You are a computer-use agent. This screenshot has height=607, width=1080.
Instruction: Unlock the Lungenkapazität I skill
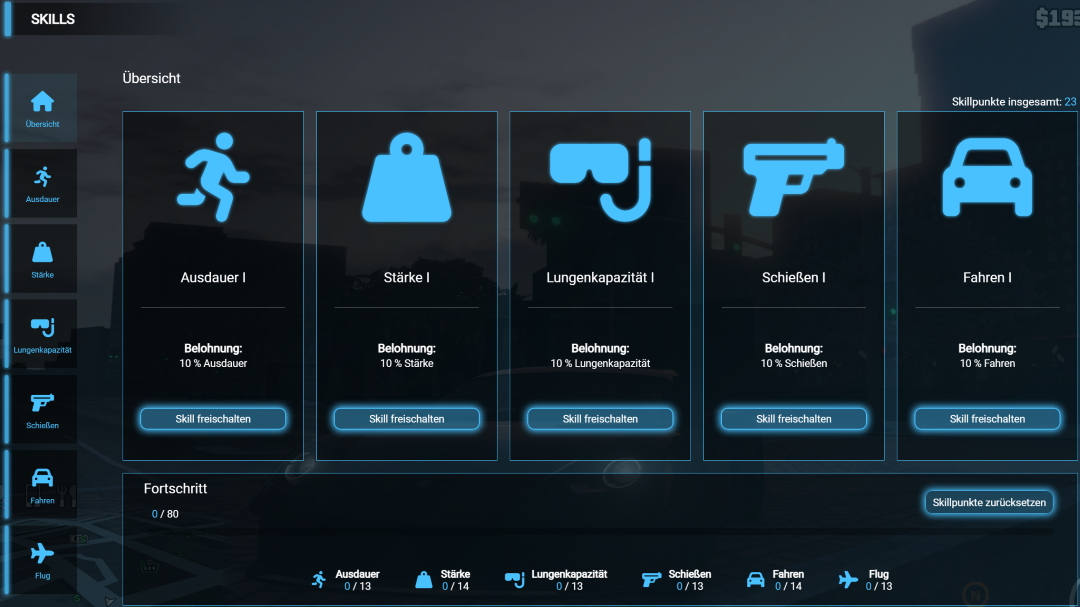600,419
